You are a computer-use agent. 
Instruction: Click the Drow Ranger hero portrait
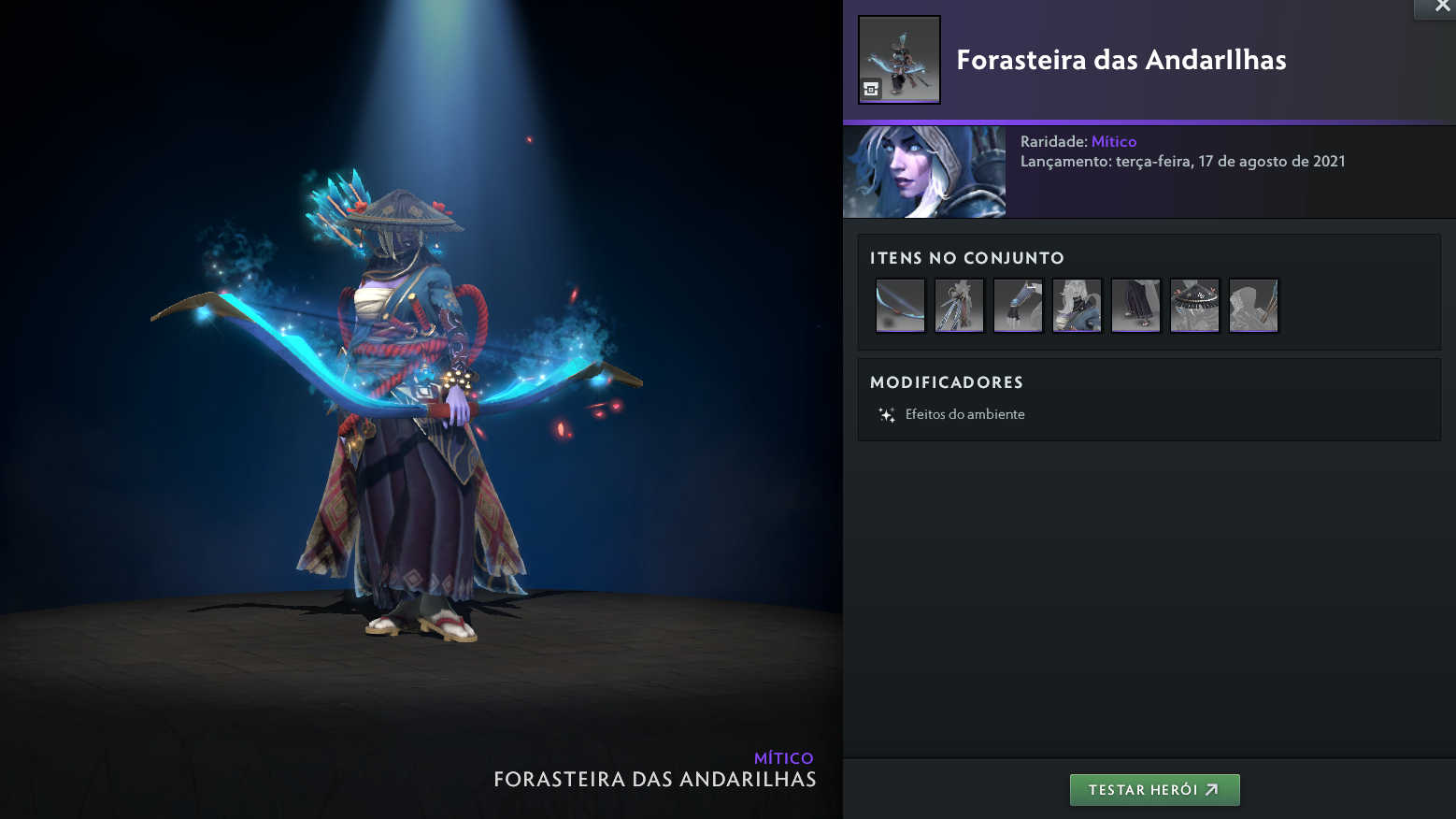924,172
